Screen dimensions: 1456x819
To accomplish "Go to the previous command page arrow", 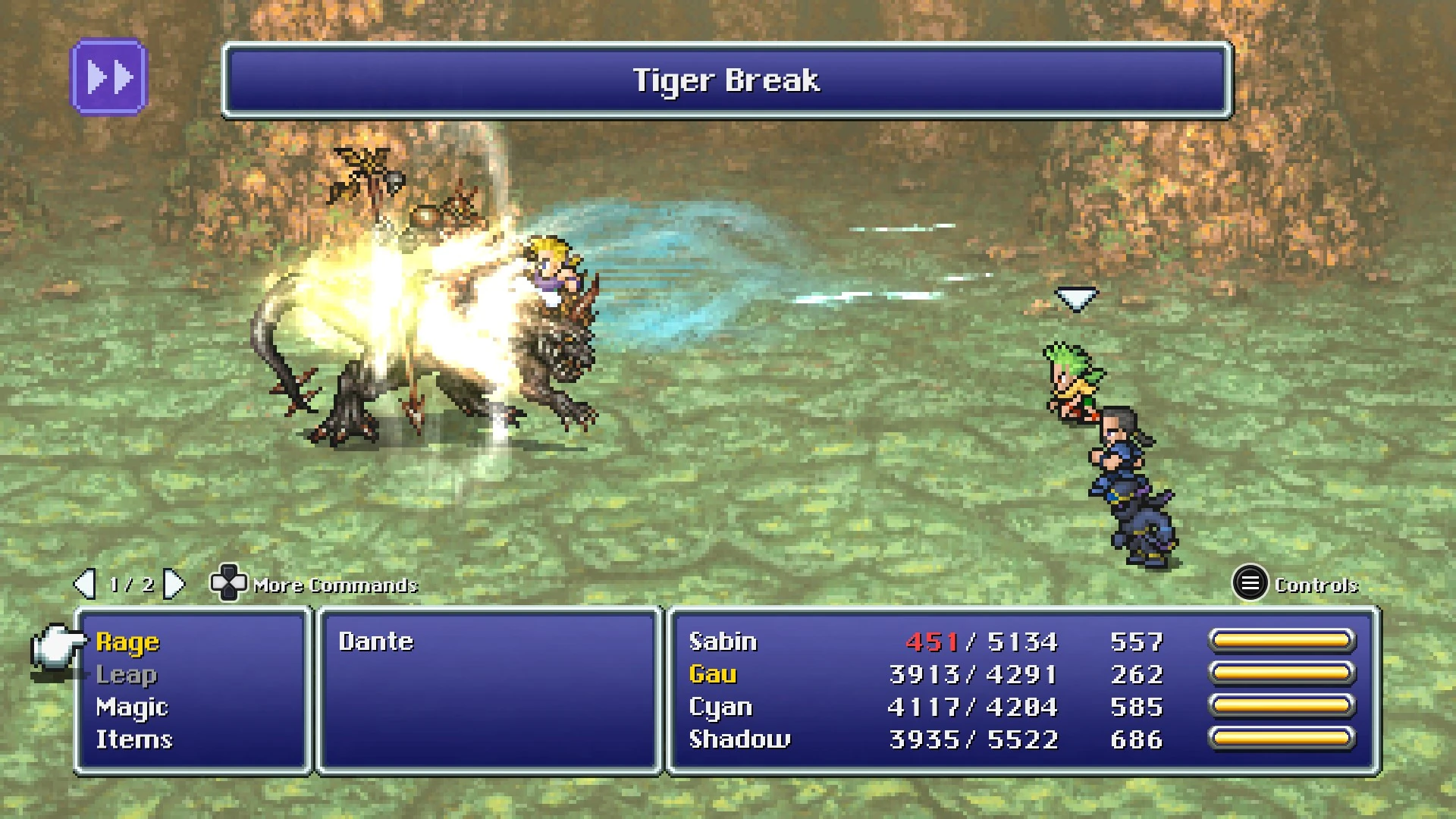I will [84, 584].
